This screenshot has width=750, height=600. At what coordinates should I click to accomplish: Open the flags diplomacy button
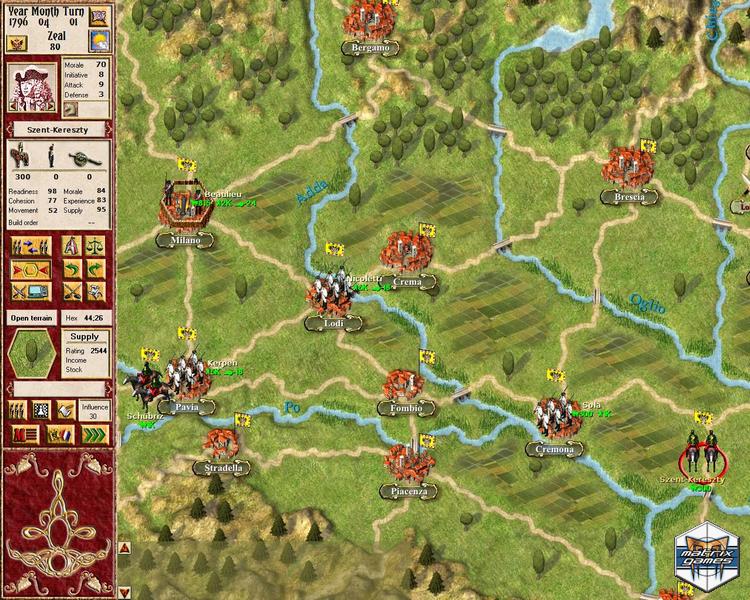tap(59, 433)
